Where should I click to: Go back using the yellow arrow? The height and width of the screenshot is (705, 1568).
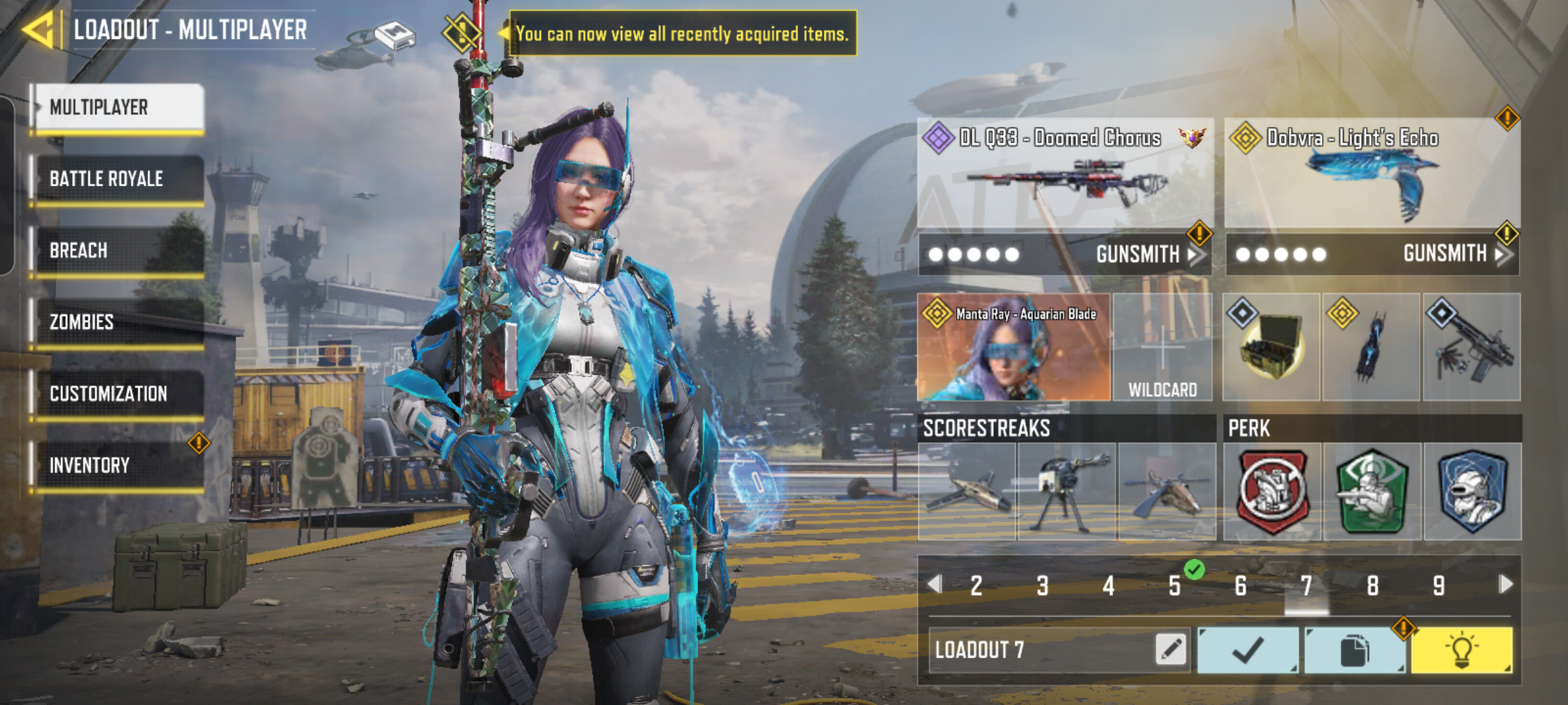[39, 30]
